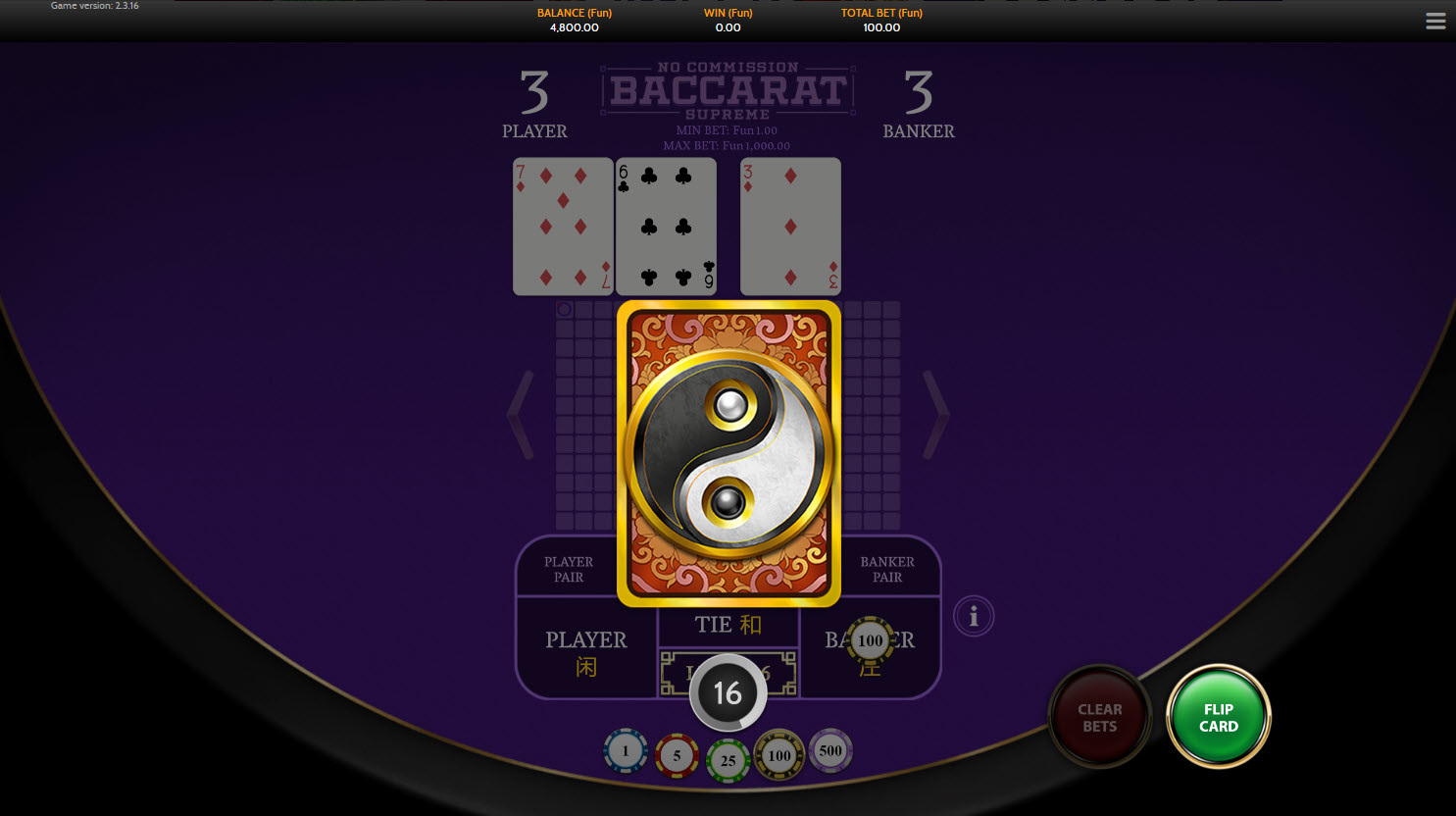The height and width of the screenshot is (816, 1456).
Task: Select the 100 chip in the chip tray
Action: [x=779, y=755]
